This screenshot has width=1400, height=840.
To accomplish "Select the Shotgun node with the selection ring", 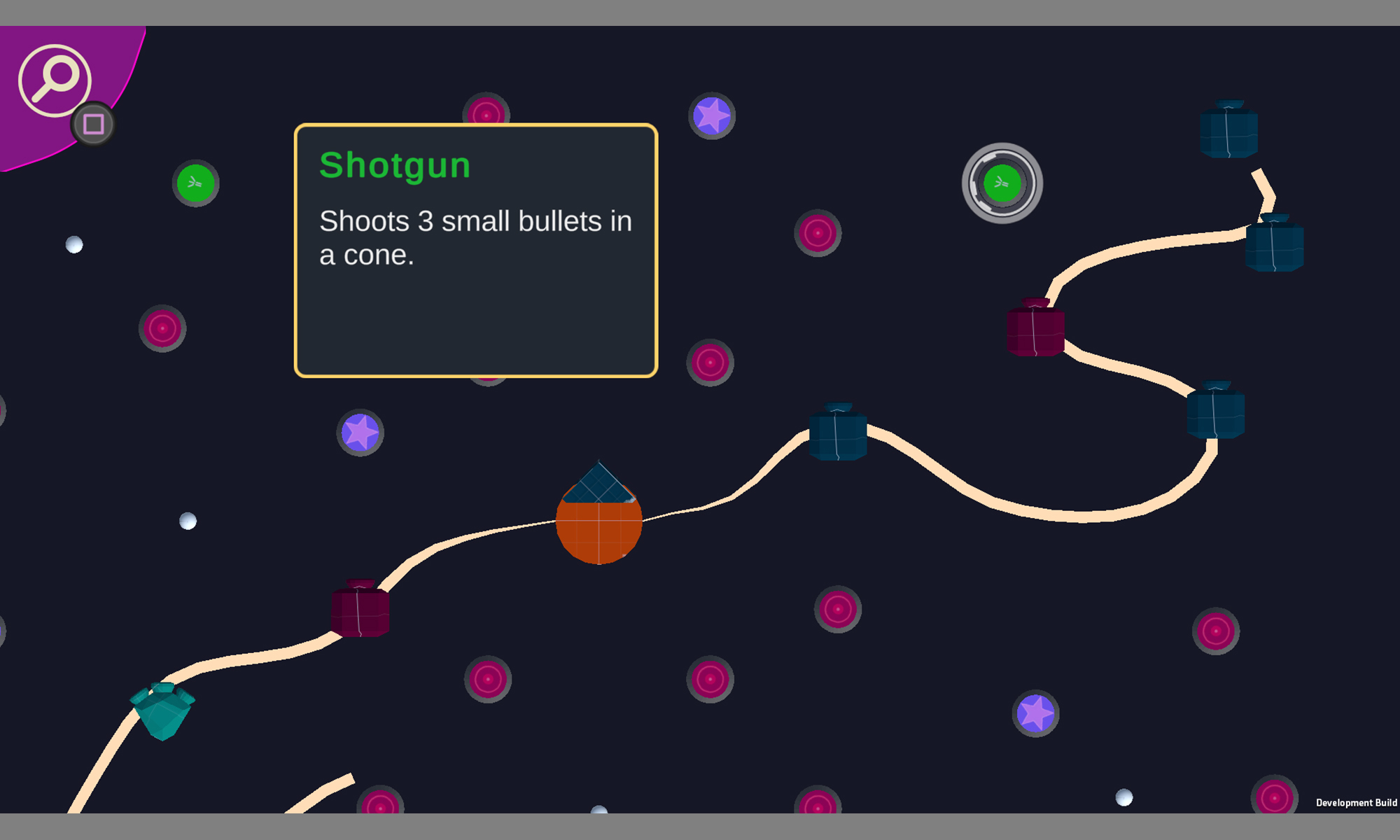I will [1002, 183].
